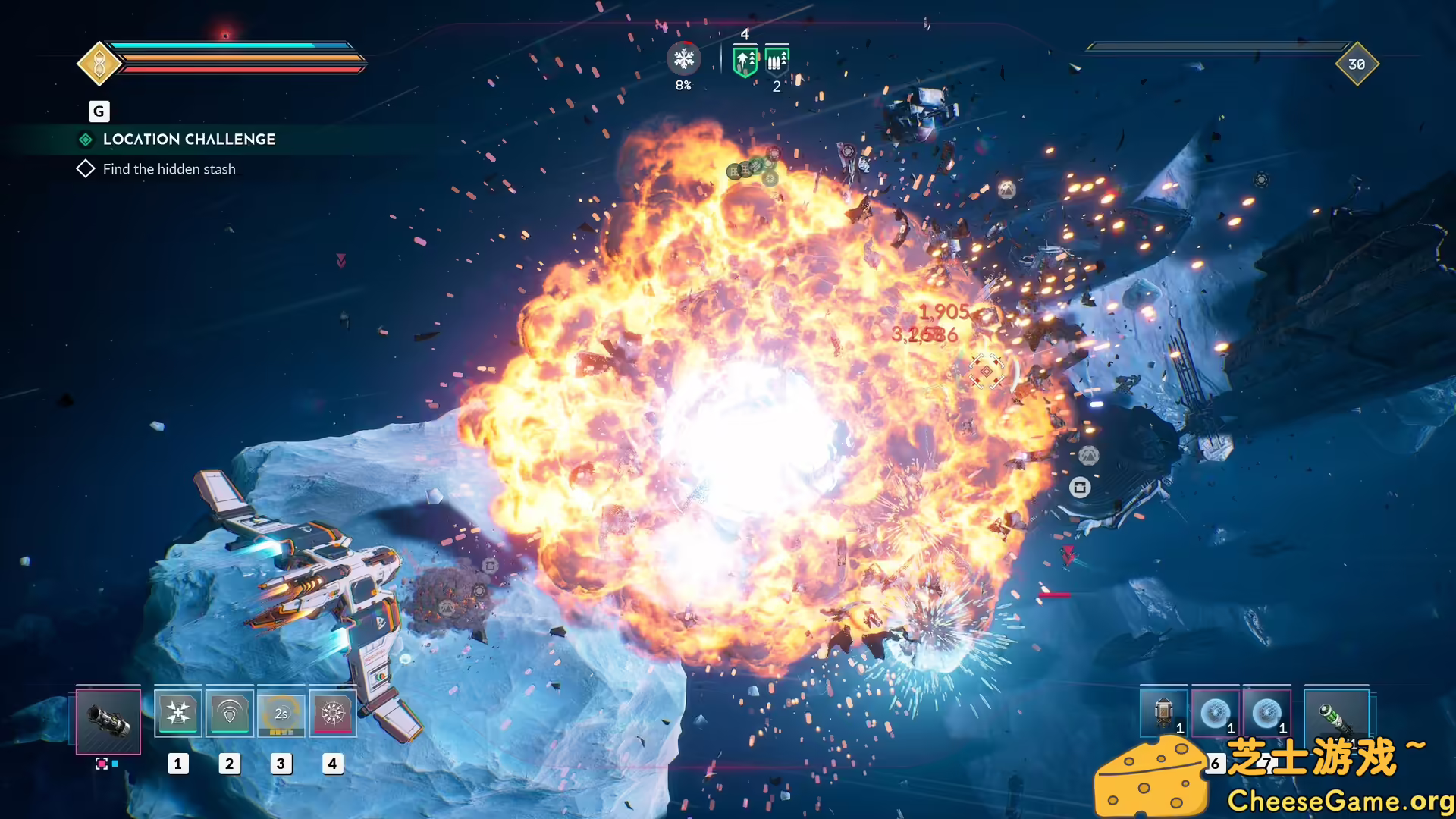1456x819 pixels.
Task: Click the credits counter showing 30
Action: (1358, 64)
